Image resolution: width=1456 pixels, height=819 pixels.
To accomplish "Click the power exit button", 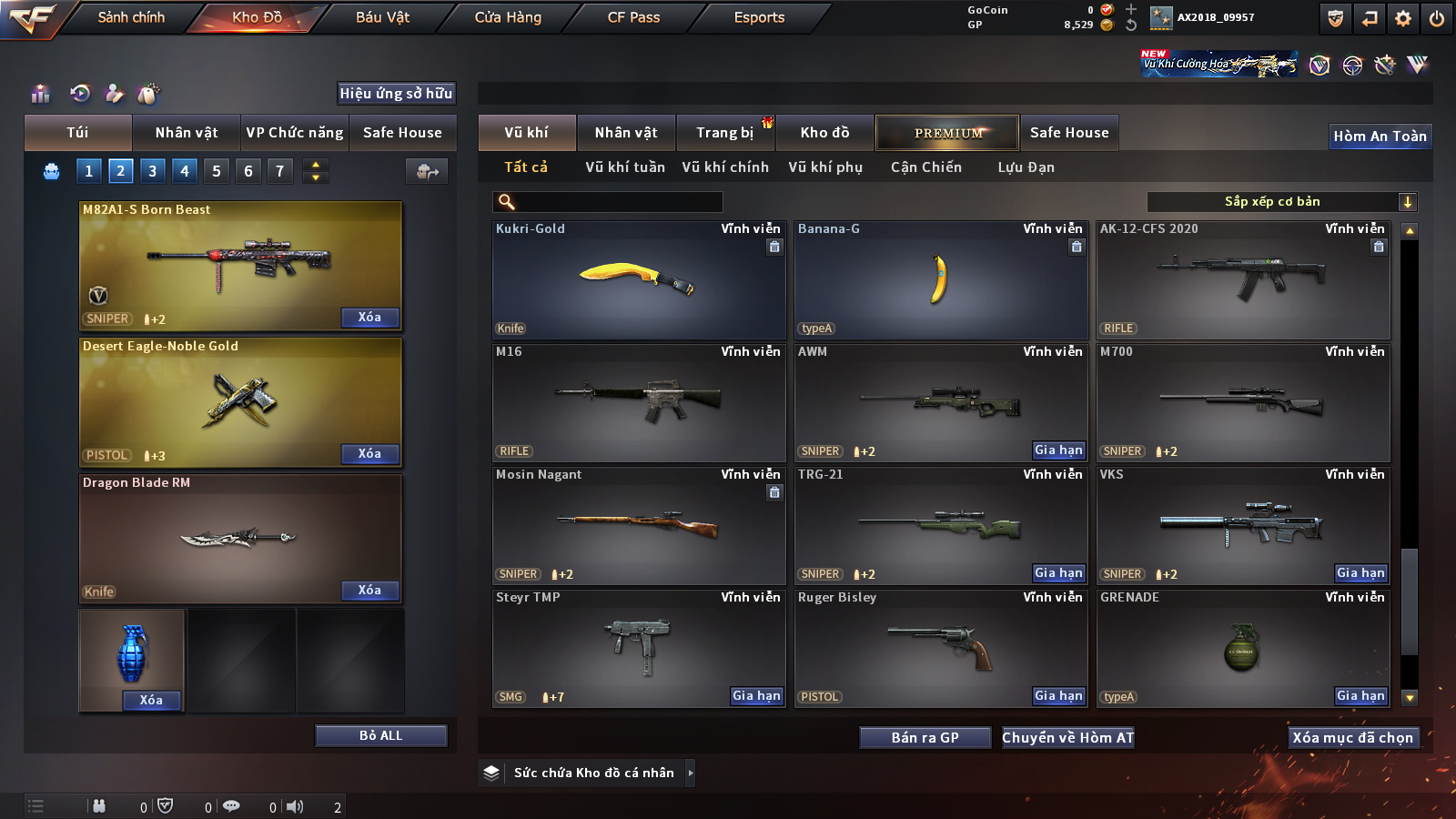I will (x=1437, y=18).
